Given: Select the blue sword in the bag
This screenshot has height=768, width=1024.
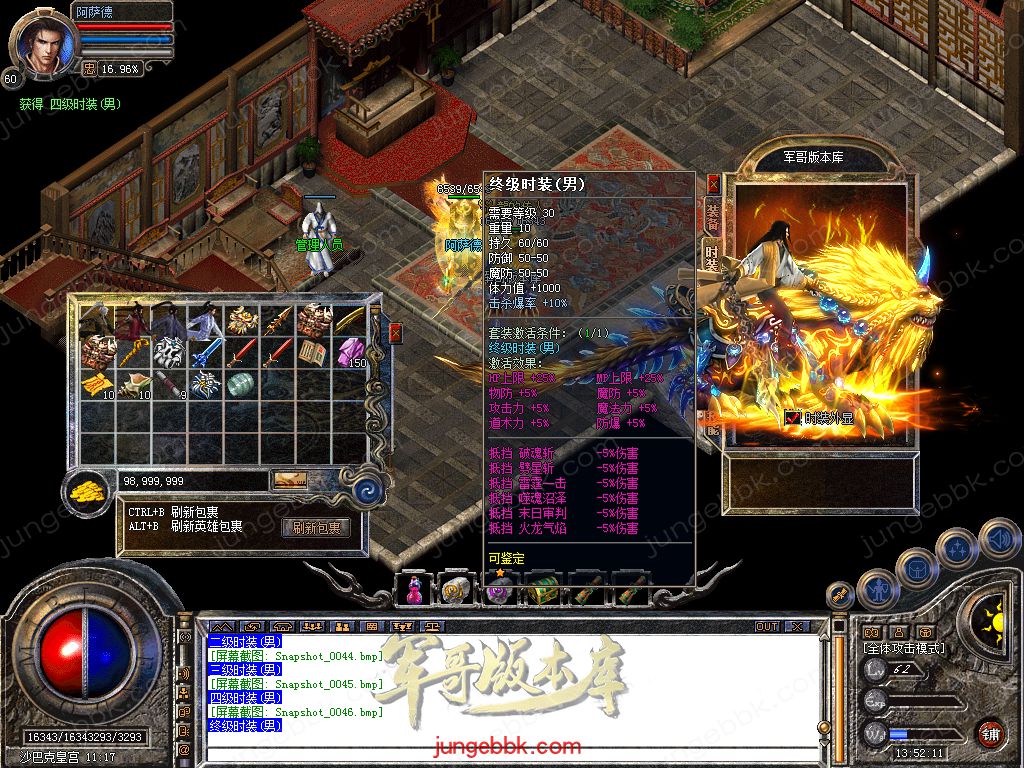Looking at the screenshot, I should click(205, 352).
